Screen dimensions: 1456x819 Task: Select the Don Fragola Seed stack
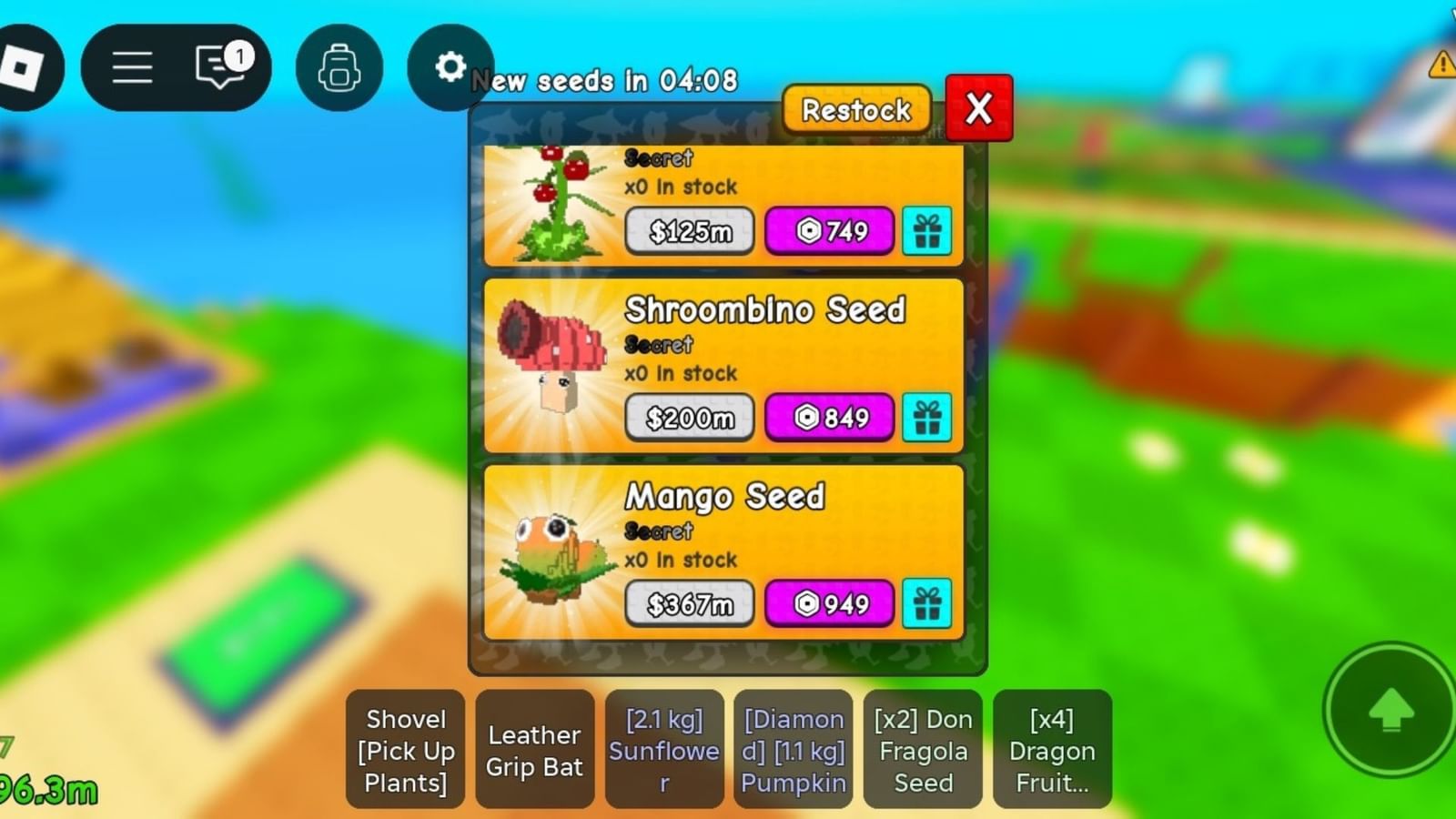923,750
